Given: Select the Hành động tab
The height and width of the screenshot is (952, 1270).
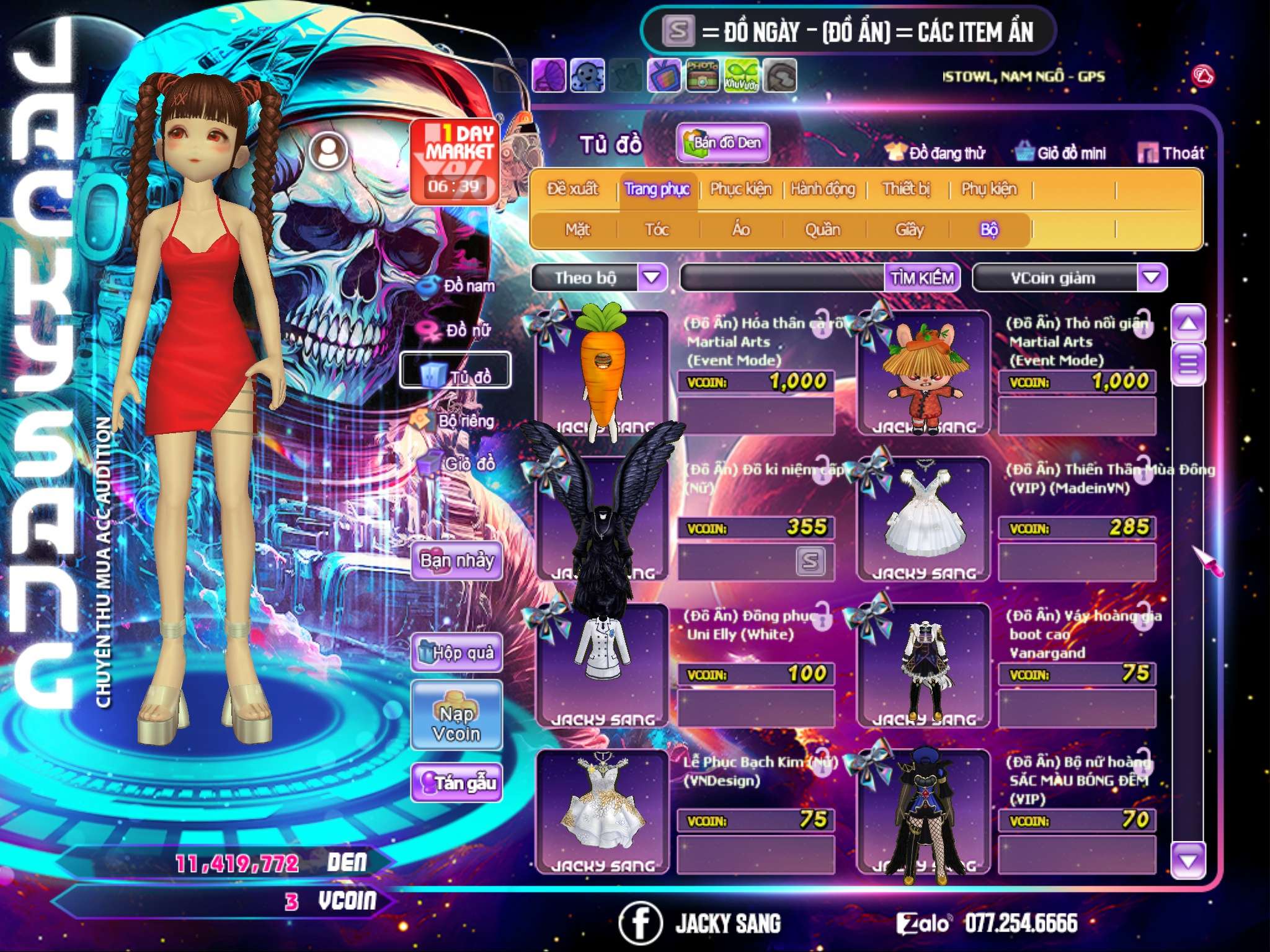Looking at the screenshot, I should tap(822, 189).
